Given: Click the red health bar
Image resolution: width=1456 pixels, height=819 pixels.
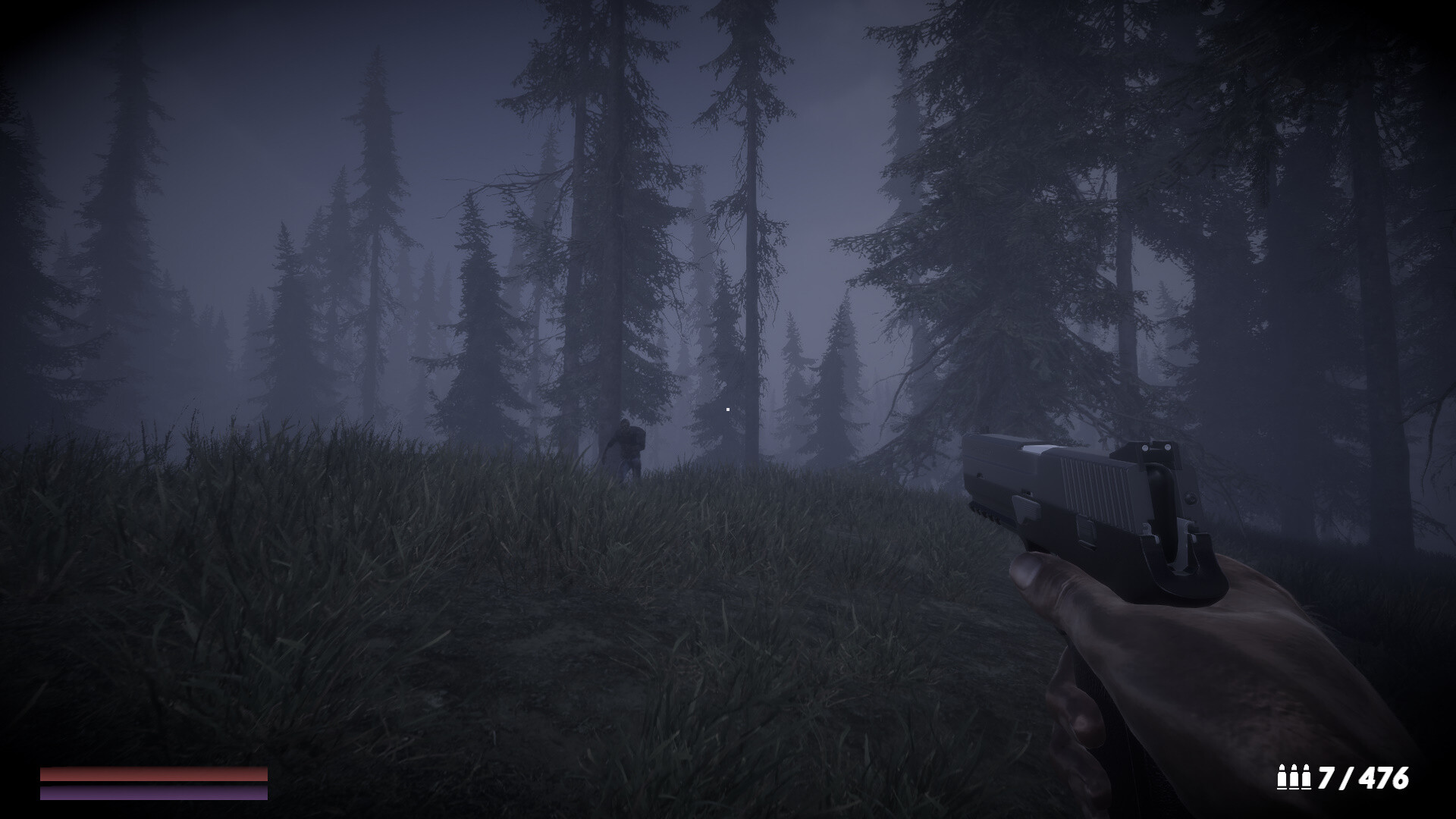Looking at the screenshot, I should pyautogui.click(x=152, y=775).
